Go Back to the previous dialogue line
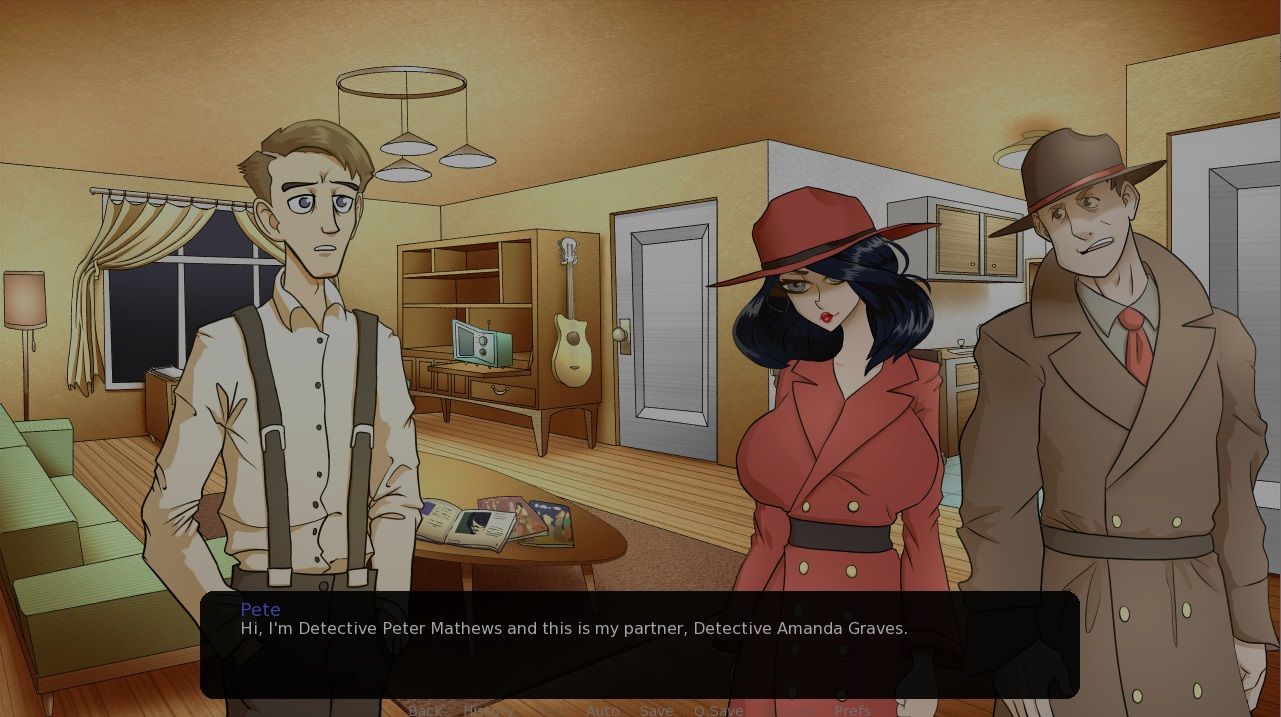 pyautogui.click(x=425, y=710)
